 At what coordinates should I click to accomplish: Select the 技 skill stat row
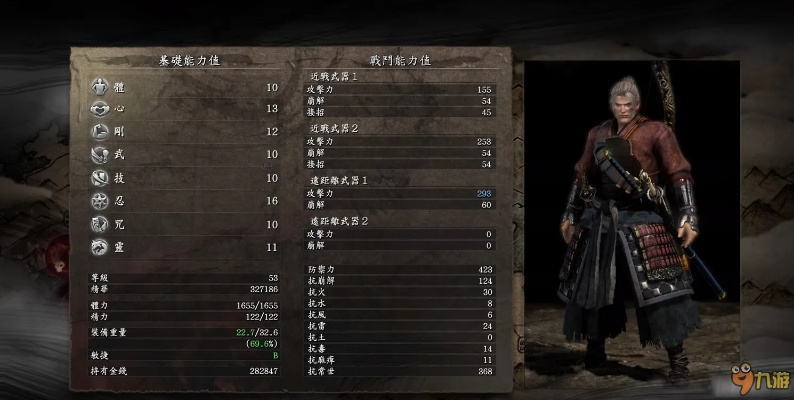[185, 178]
